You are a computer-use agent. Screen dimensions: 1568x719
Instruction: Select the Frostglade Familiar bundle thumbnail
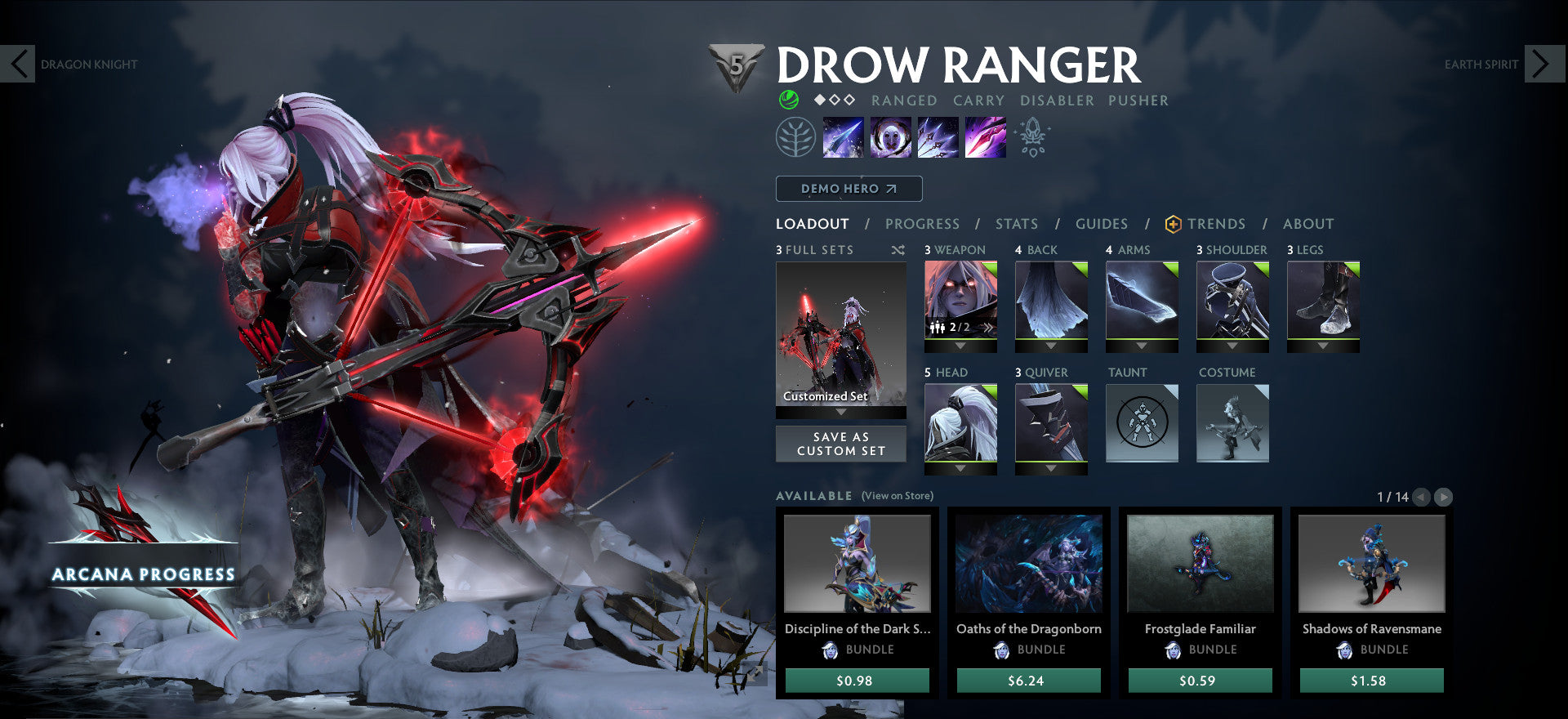pyautogui.click(x=1200, y=564)
